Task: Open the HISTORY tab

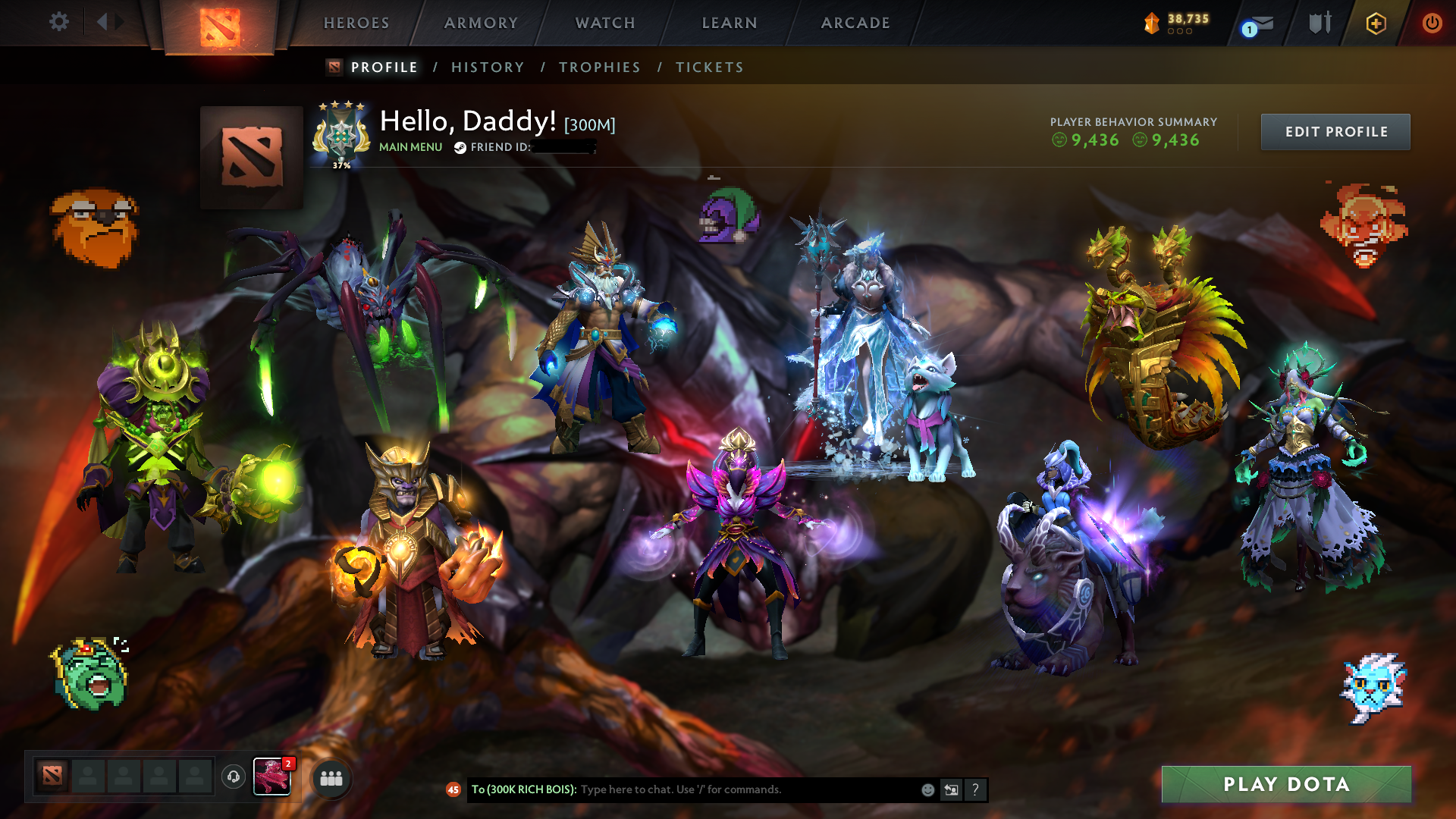Action: tap(487, 67)
